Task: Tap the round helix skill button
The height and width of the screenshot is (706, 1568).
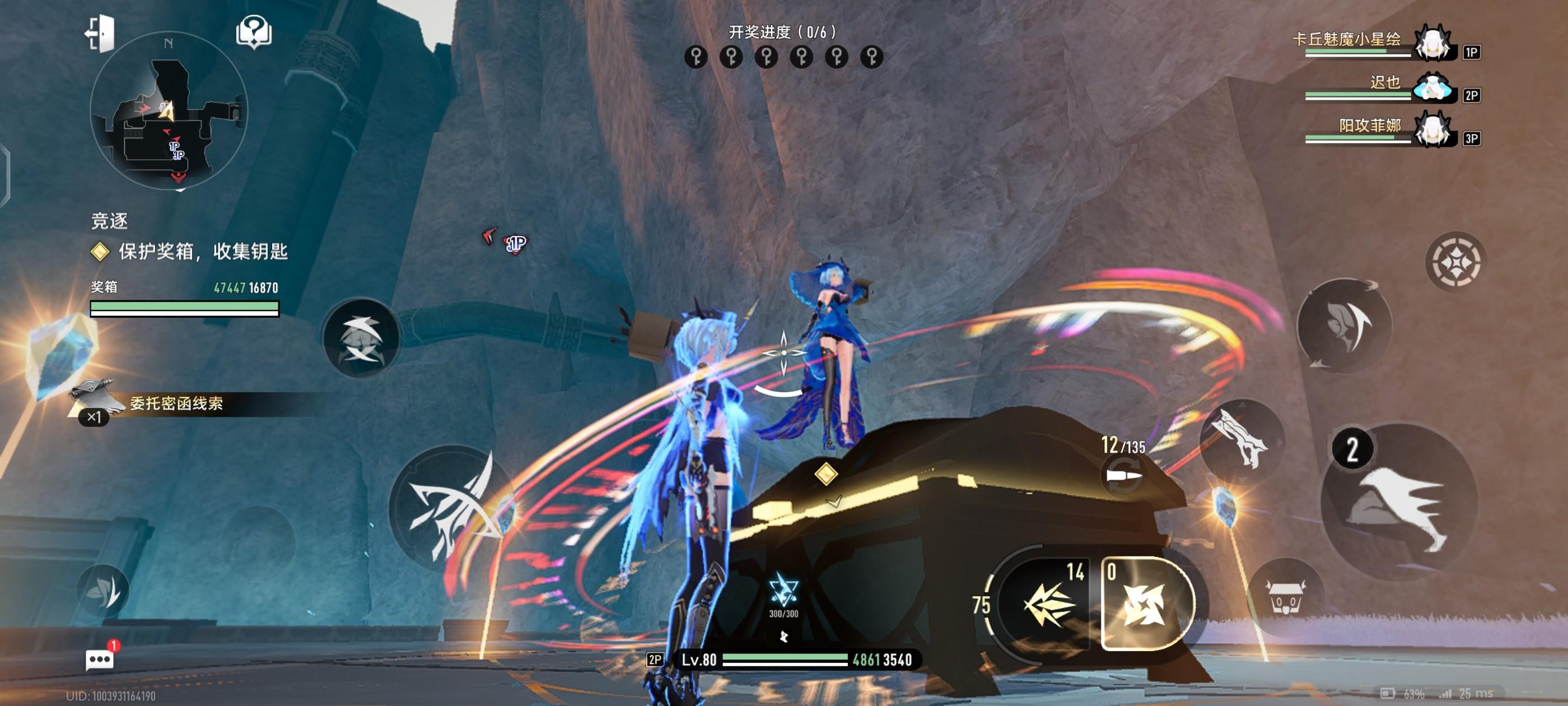Action: [361, 338]
